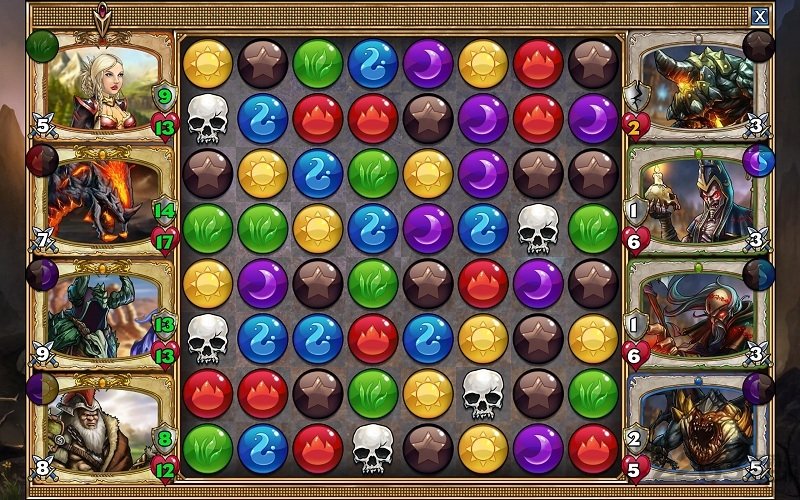Inspect the skull-holding sorcerer enemy card
This screenshot has width=800, height=500.
[x=698, y=200]
